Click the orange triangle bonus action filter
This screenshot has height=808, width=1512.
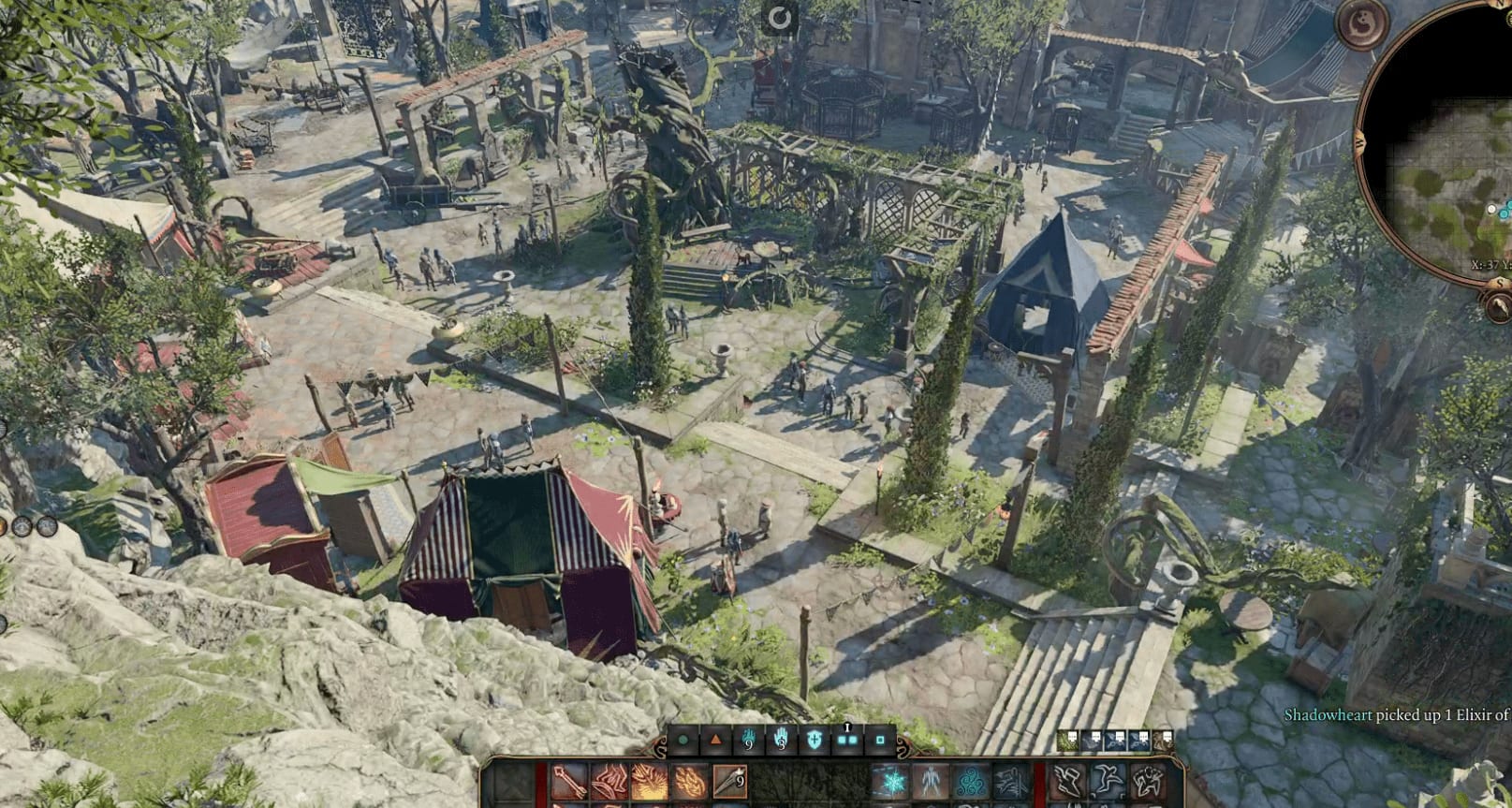[716, 741]
